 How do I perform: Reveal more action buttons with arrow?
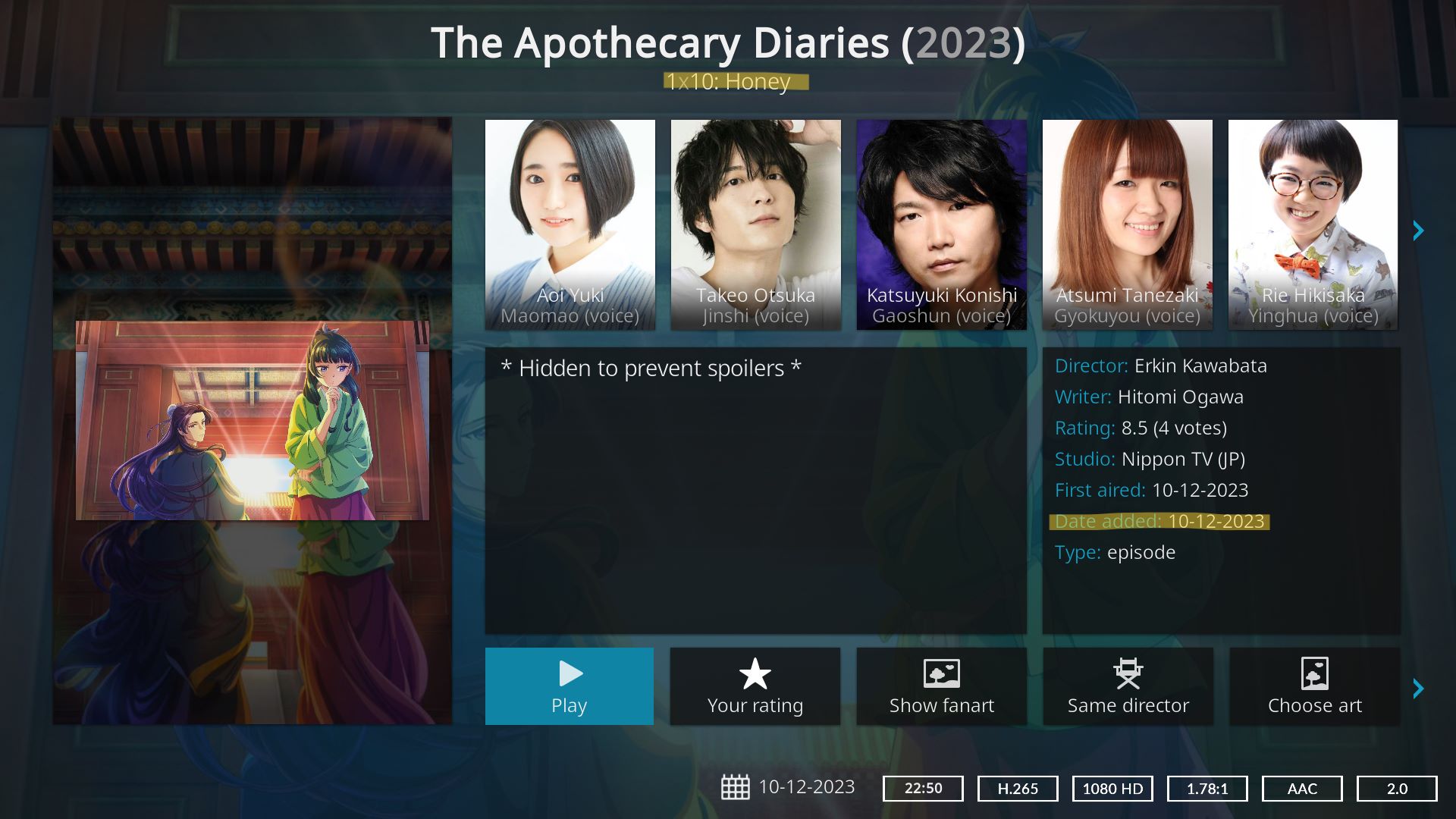[1418, 689]
